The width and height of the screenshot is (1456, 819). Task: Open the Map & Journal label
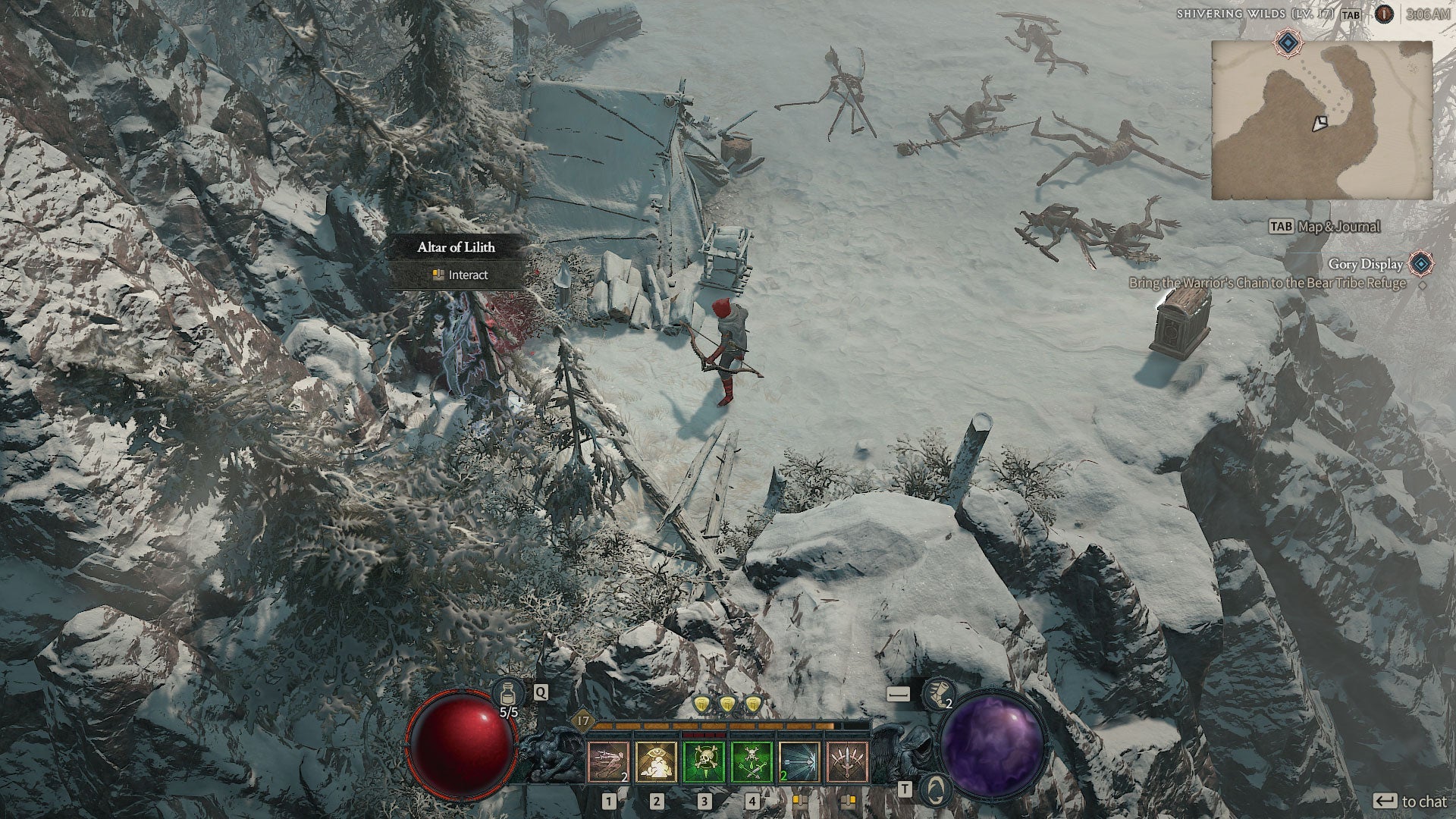(x=1335, y=226)
